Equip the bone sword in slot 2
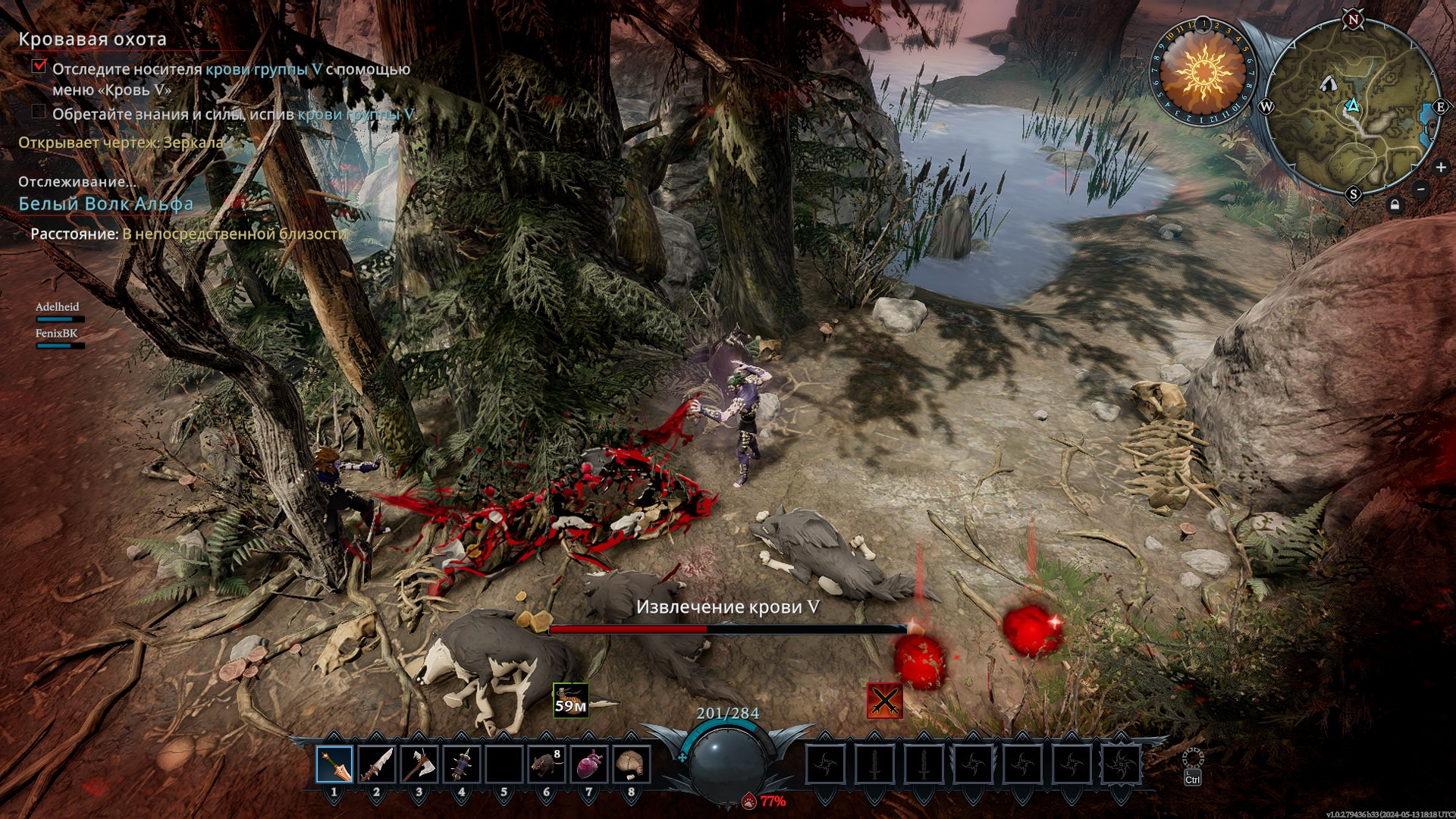Image resolution: width=1456 pixels, height=819 pixels. [377, 765]
